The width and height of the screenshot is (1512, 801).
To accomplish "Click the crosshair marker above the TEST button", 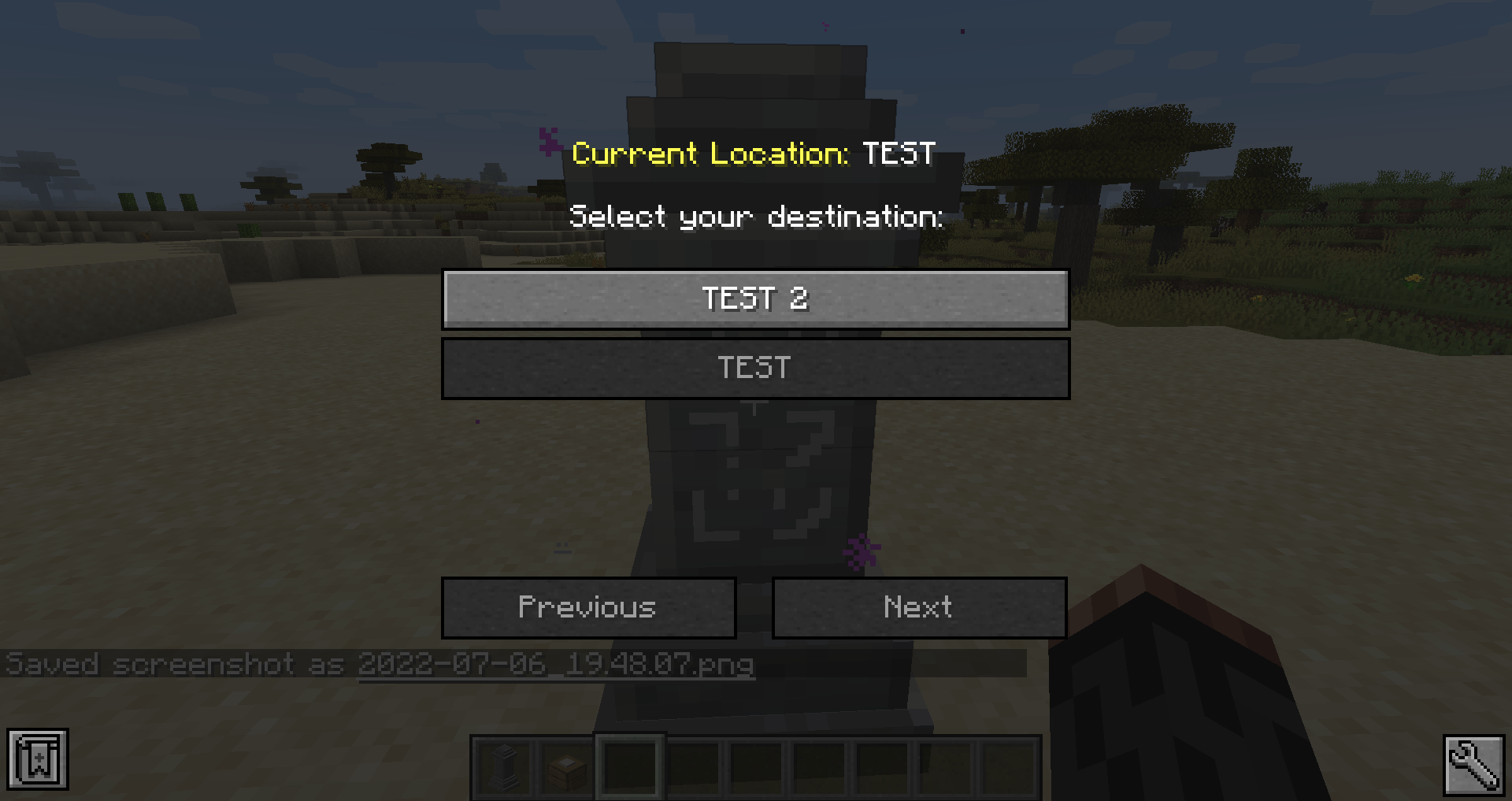I will tap(754, 405).
